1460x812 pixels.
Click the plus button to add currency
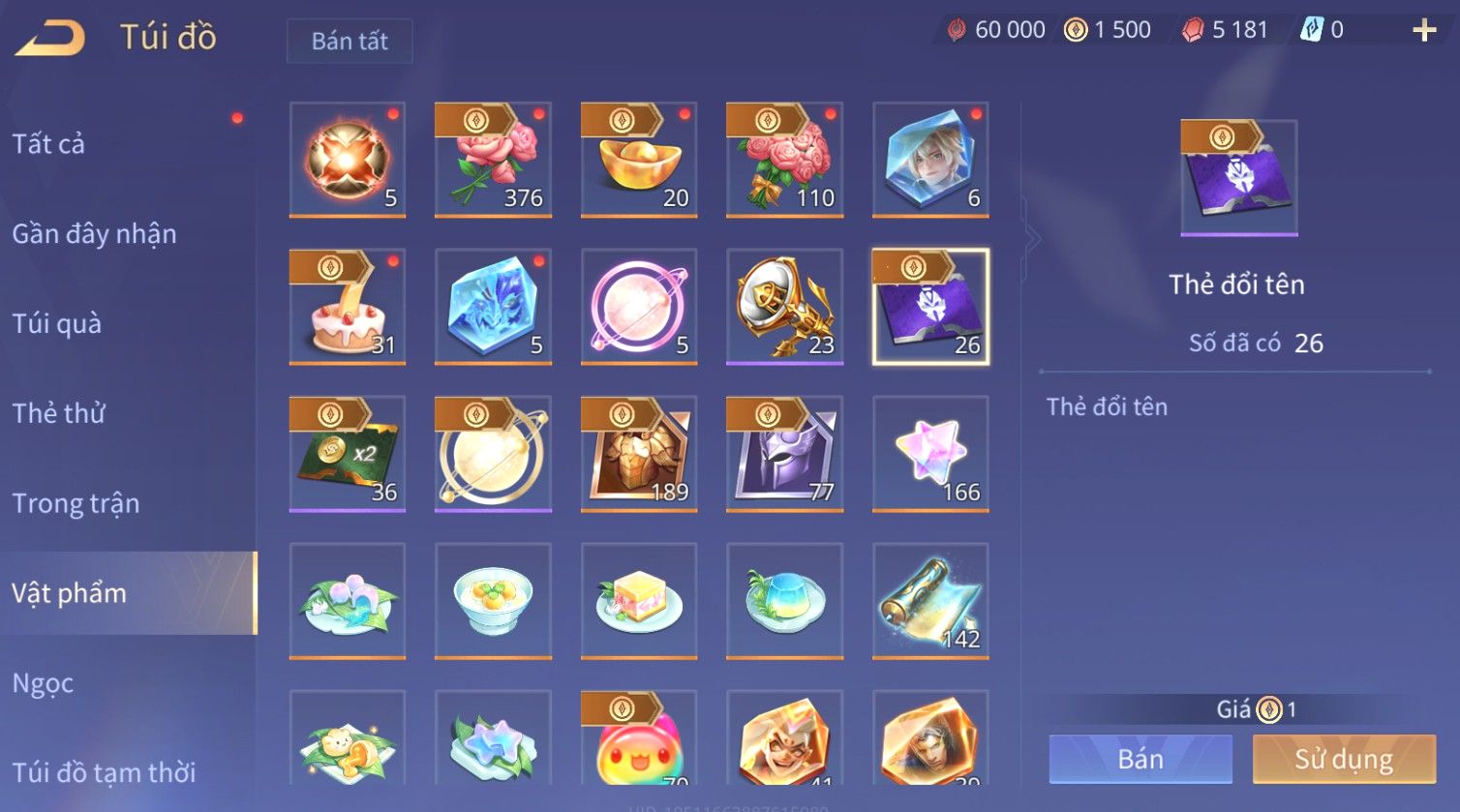(1424, 30)
